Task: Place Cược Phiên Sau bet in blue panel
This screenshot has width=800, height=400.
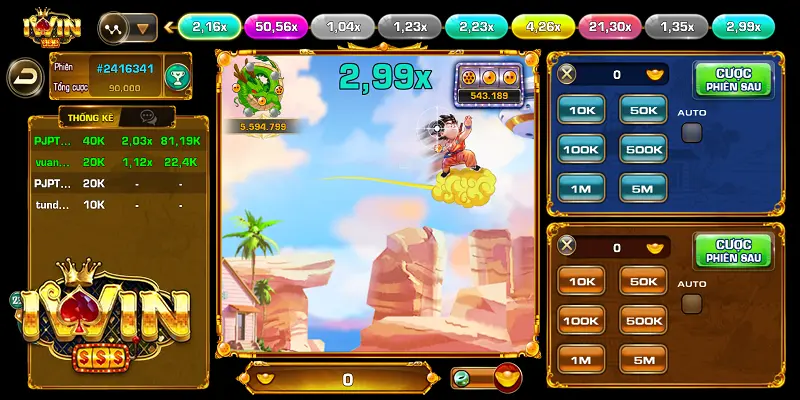Action: pyautogui.click(x=733, y=79)
